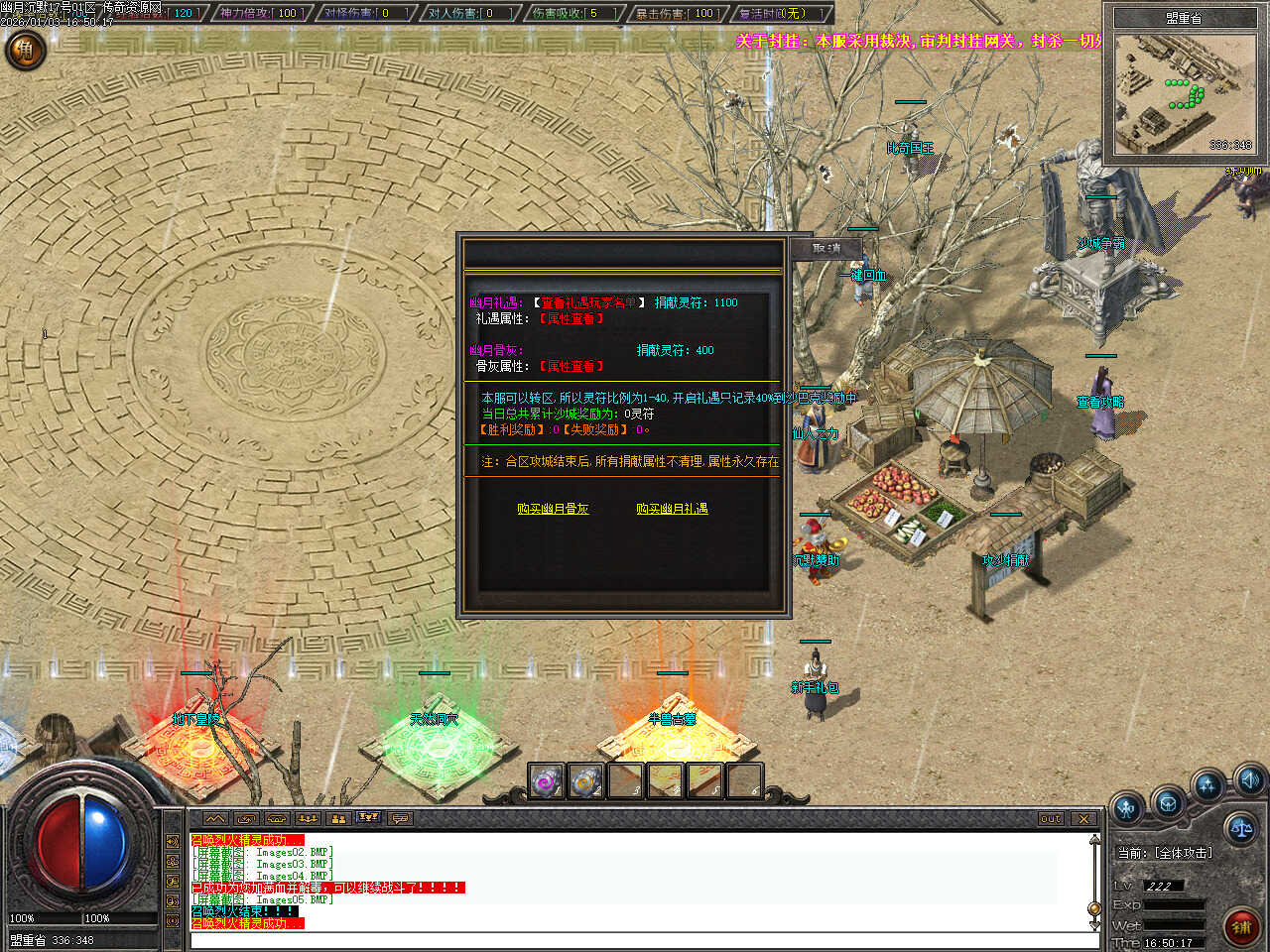This screenshot has height=952, width=1270.
Task: Click the round 角 badge icon
Action: [x=26, y=49]
